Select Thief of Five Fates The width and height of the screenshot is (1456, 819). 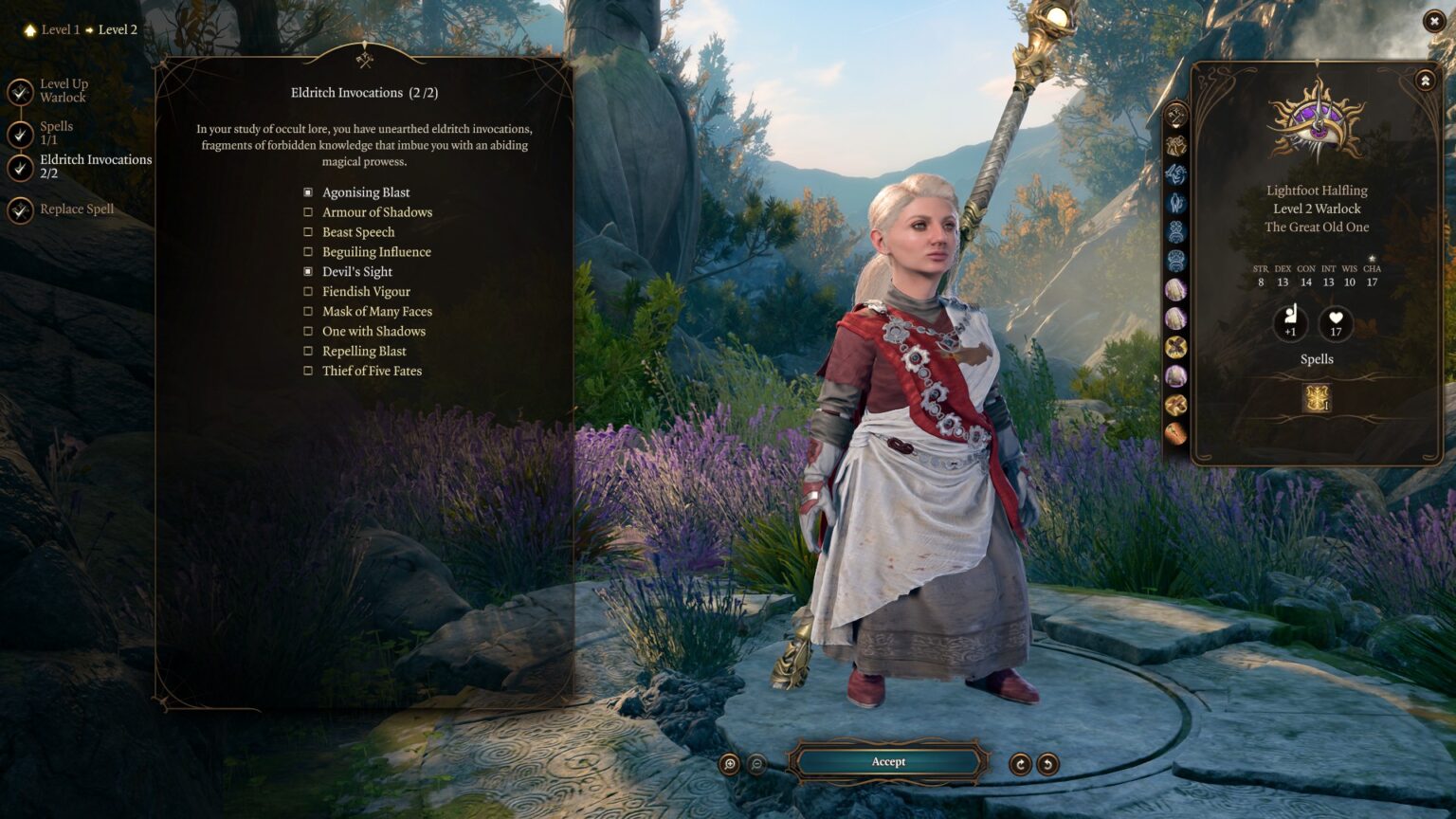point(308,372)
